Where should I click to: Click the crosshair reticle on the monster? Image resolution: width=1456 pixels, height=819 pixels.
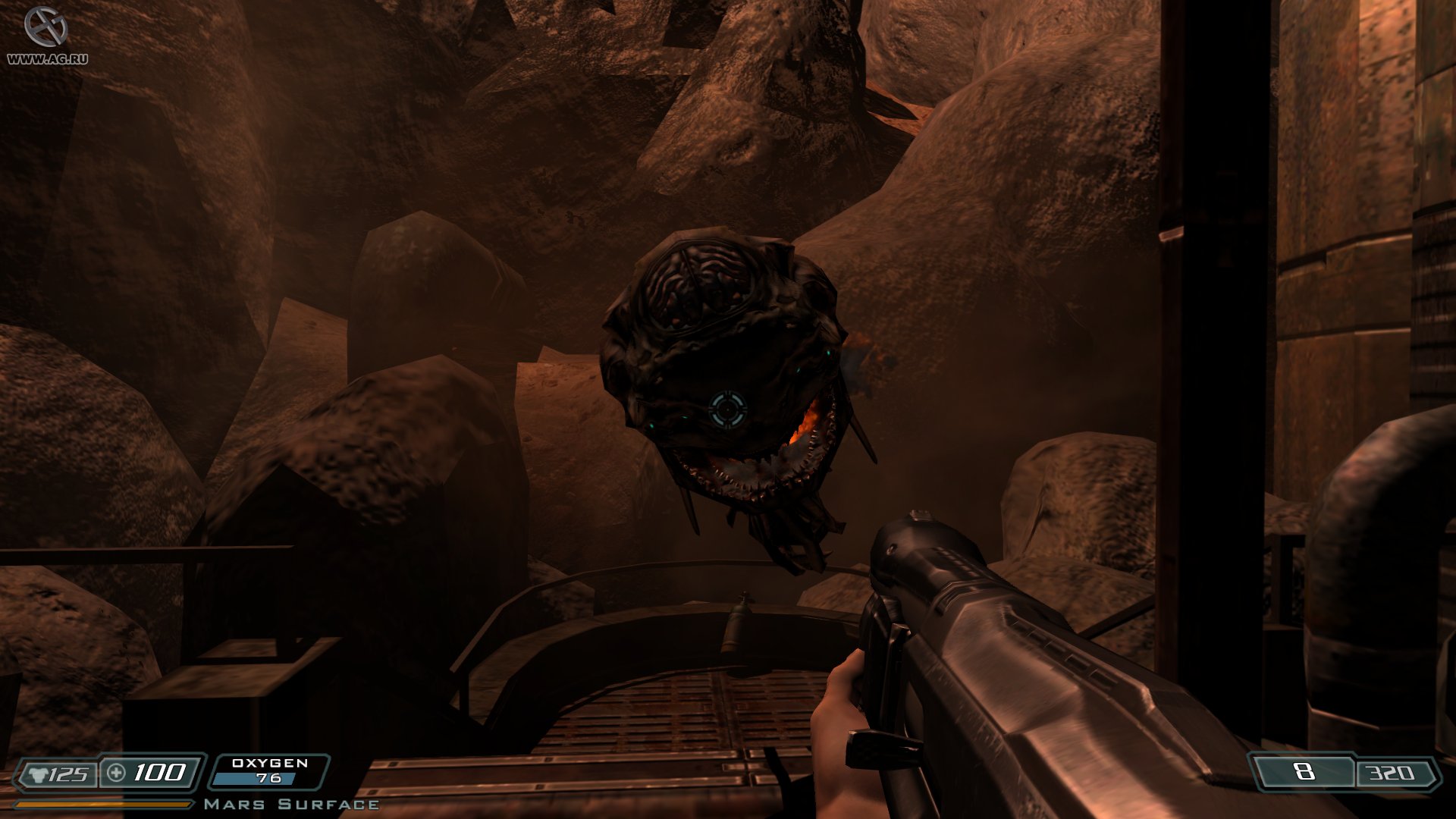point(729,408)
